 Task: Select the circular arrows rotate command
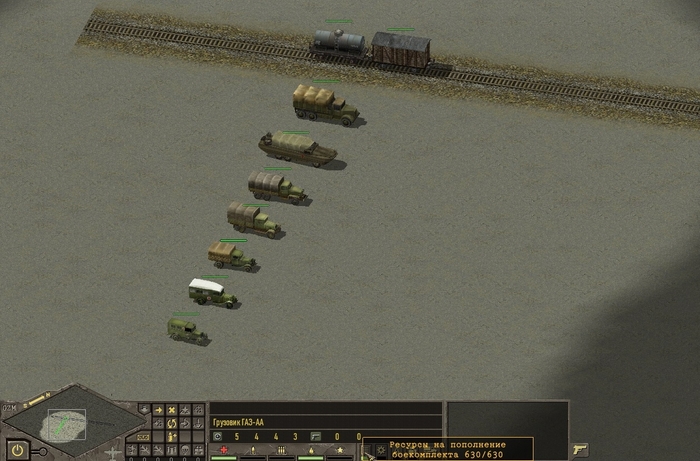click(x=172, y=423)
